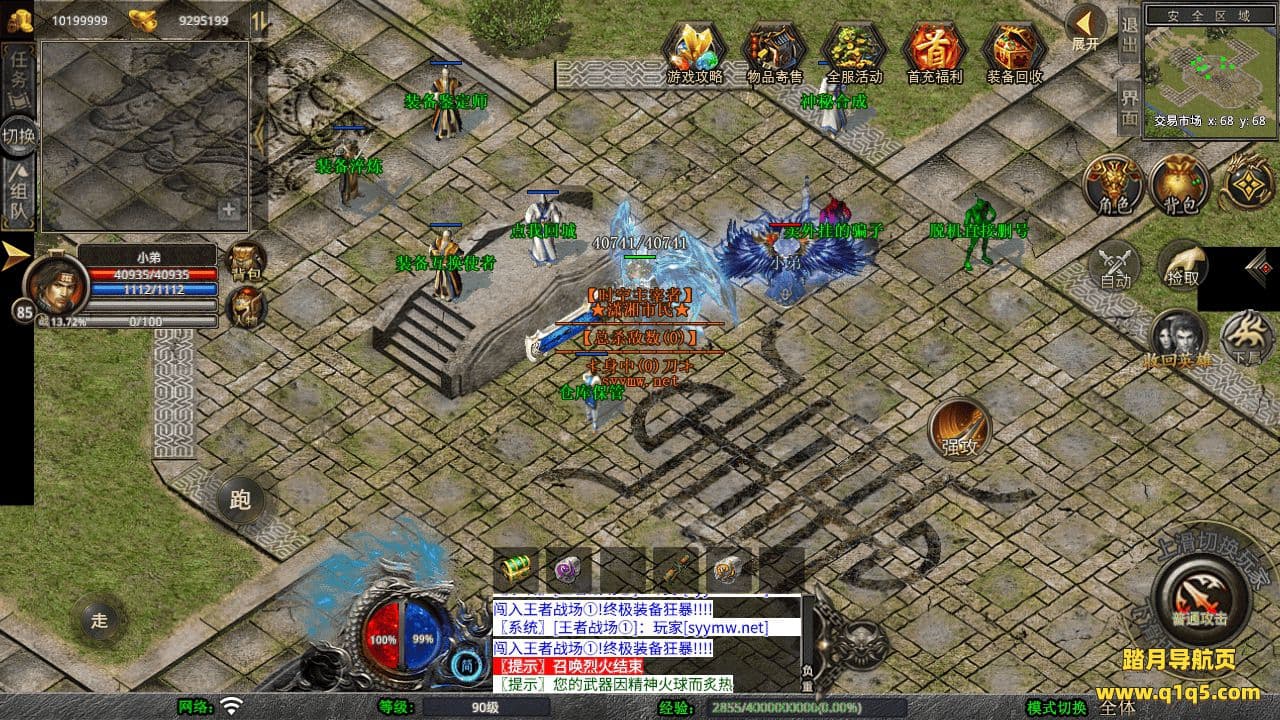Click the 展开 expand arrow
This screenshot has height=720, width=1280.
point(1085,26)
